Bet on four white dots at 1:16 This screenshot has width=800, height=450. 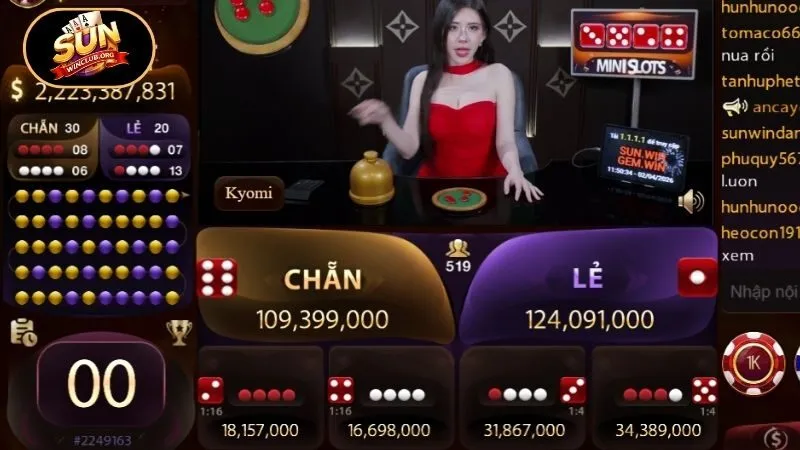click(392, 398)
